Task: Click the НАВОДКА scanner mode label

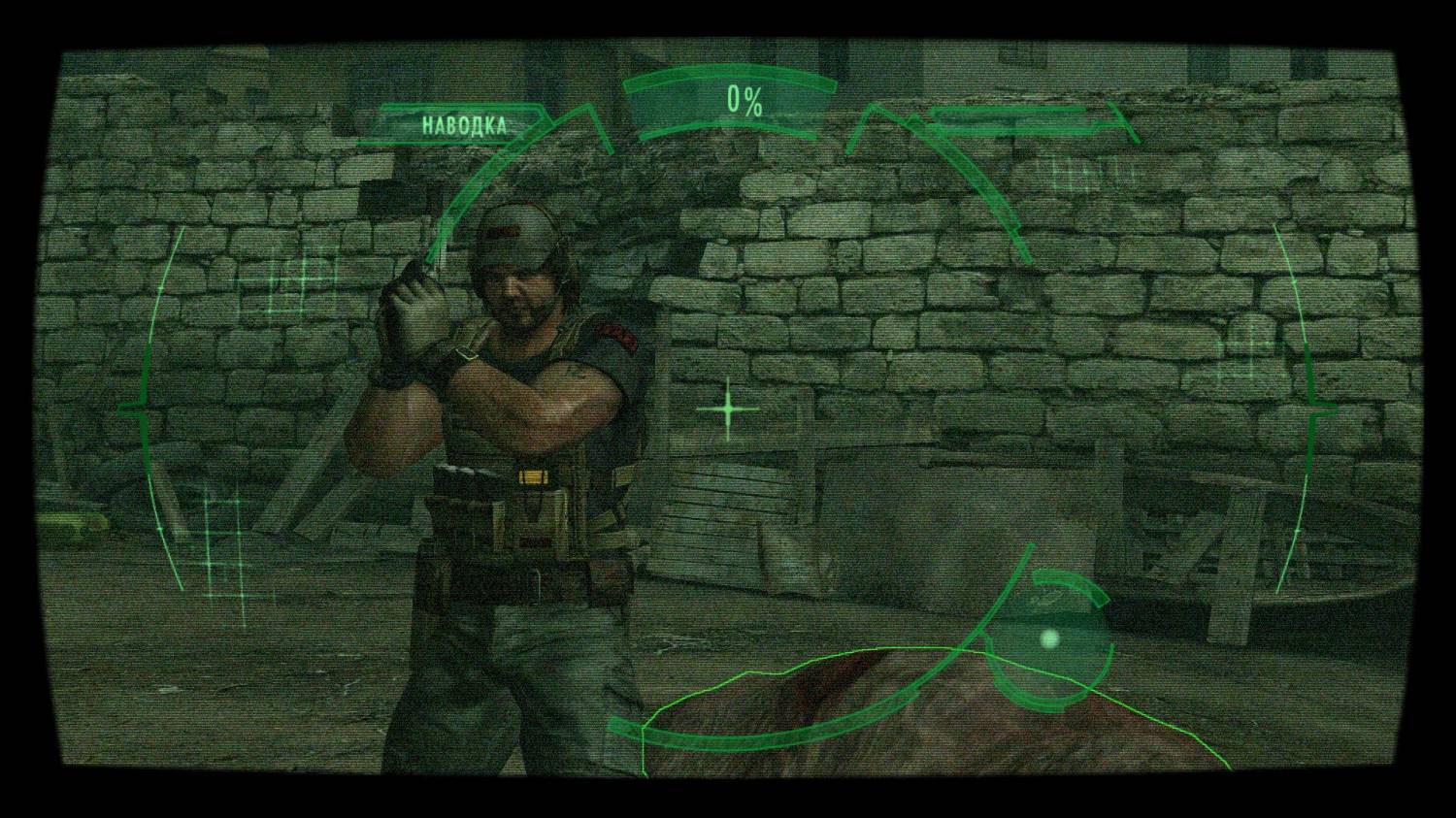Action: [x=464, y=125]
